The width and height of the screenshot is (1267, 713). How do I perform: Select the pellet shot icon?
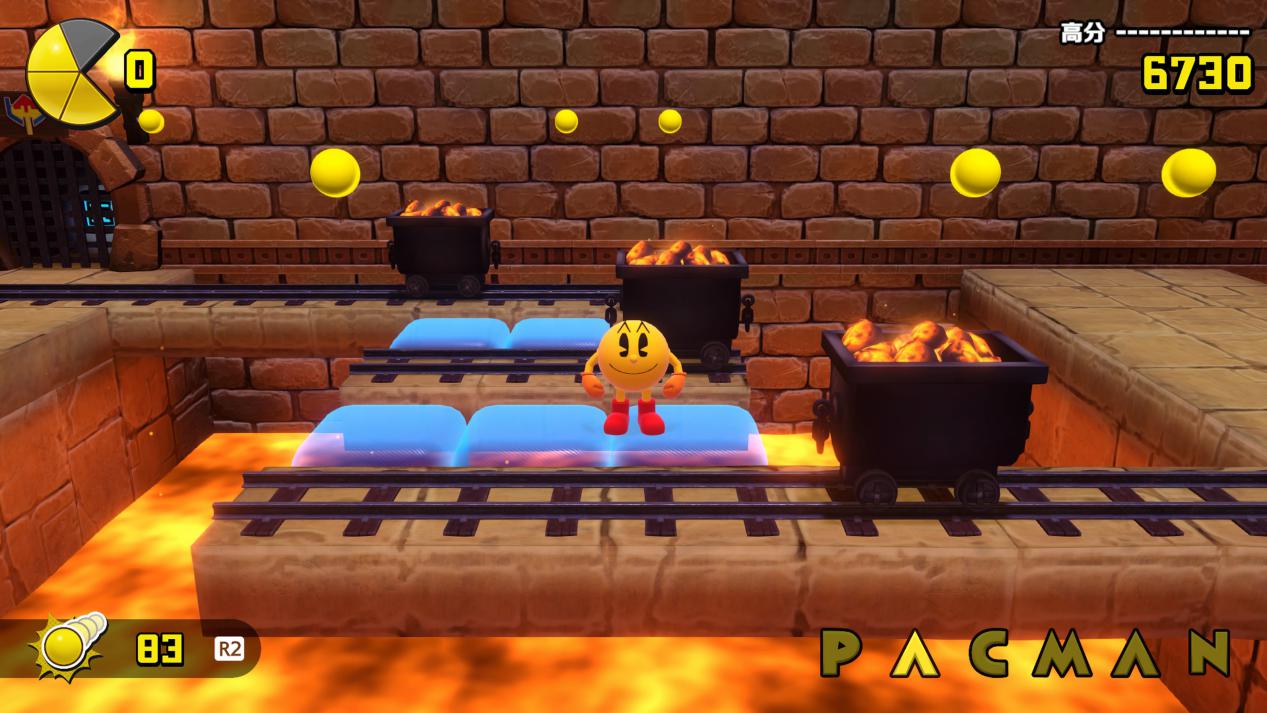pos(68,648)
